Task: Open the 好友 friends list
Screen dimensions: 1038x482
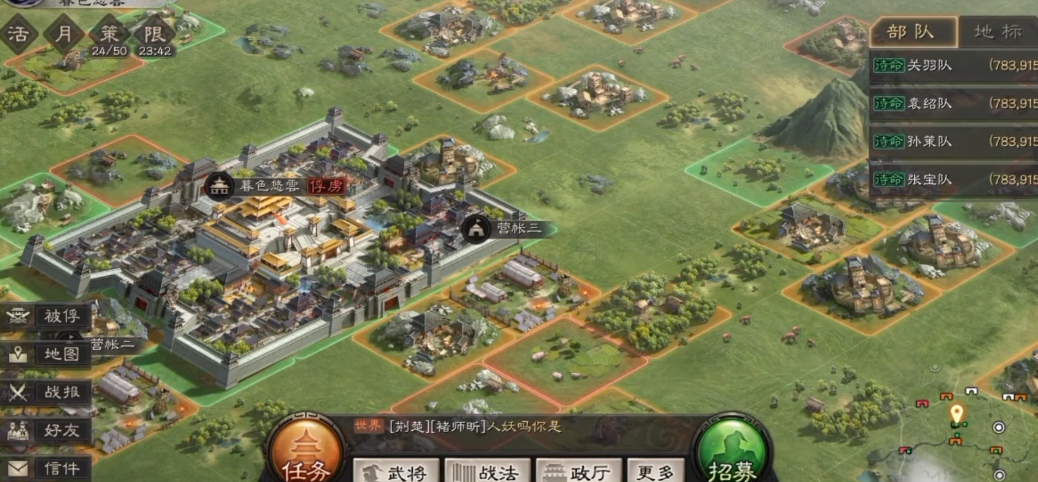Action: (x=48, y=431)
